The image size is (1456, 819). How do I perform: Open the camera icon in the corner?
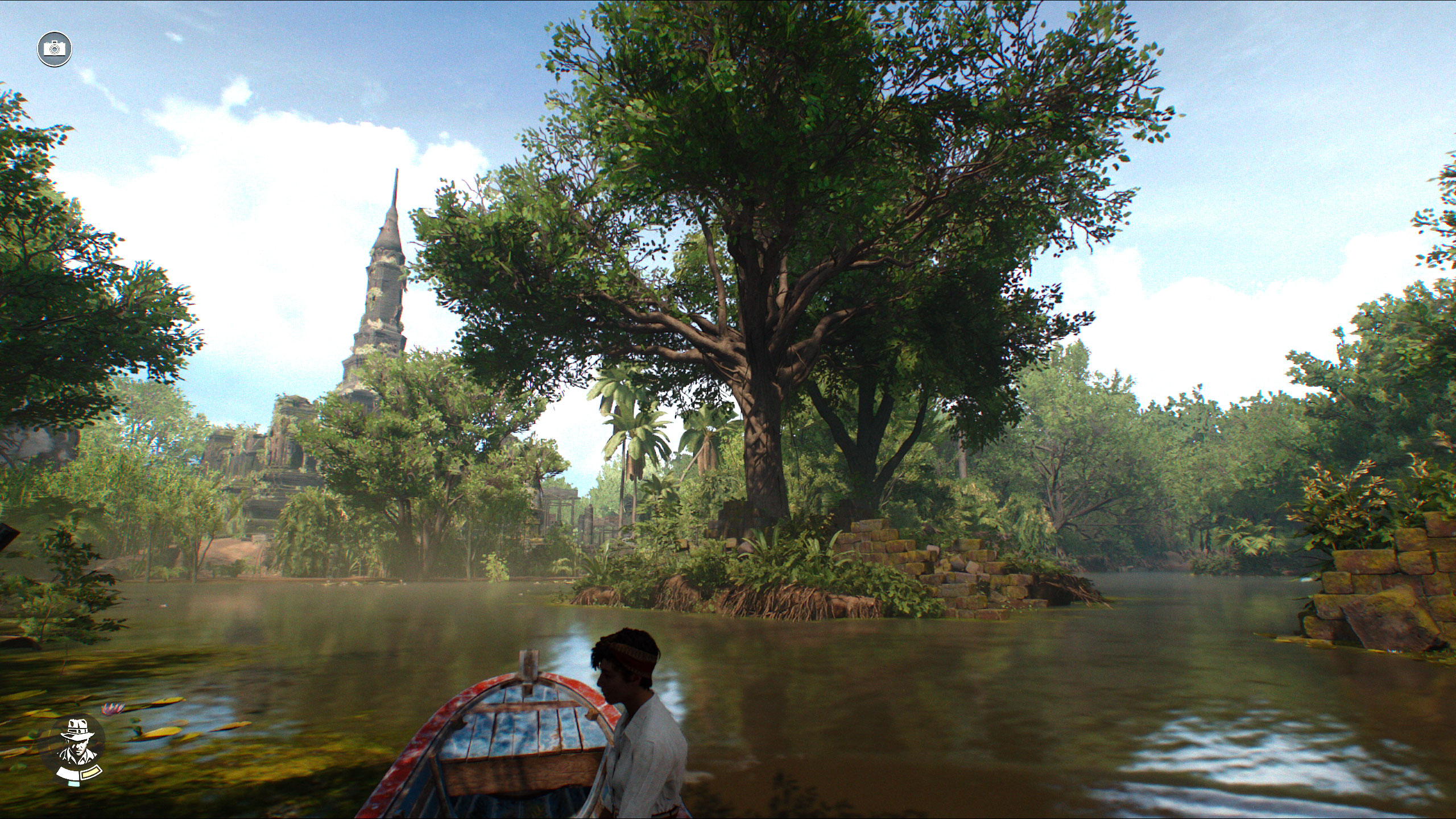[55, 48]
